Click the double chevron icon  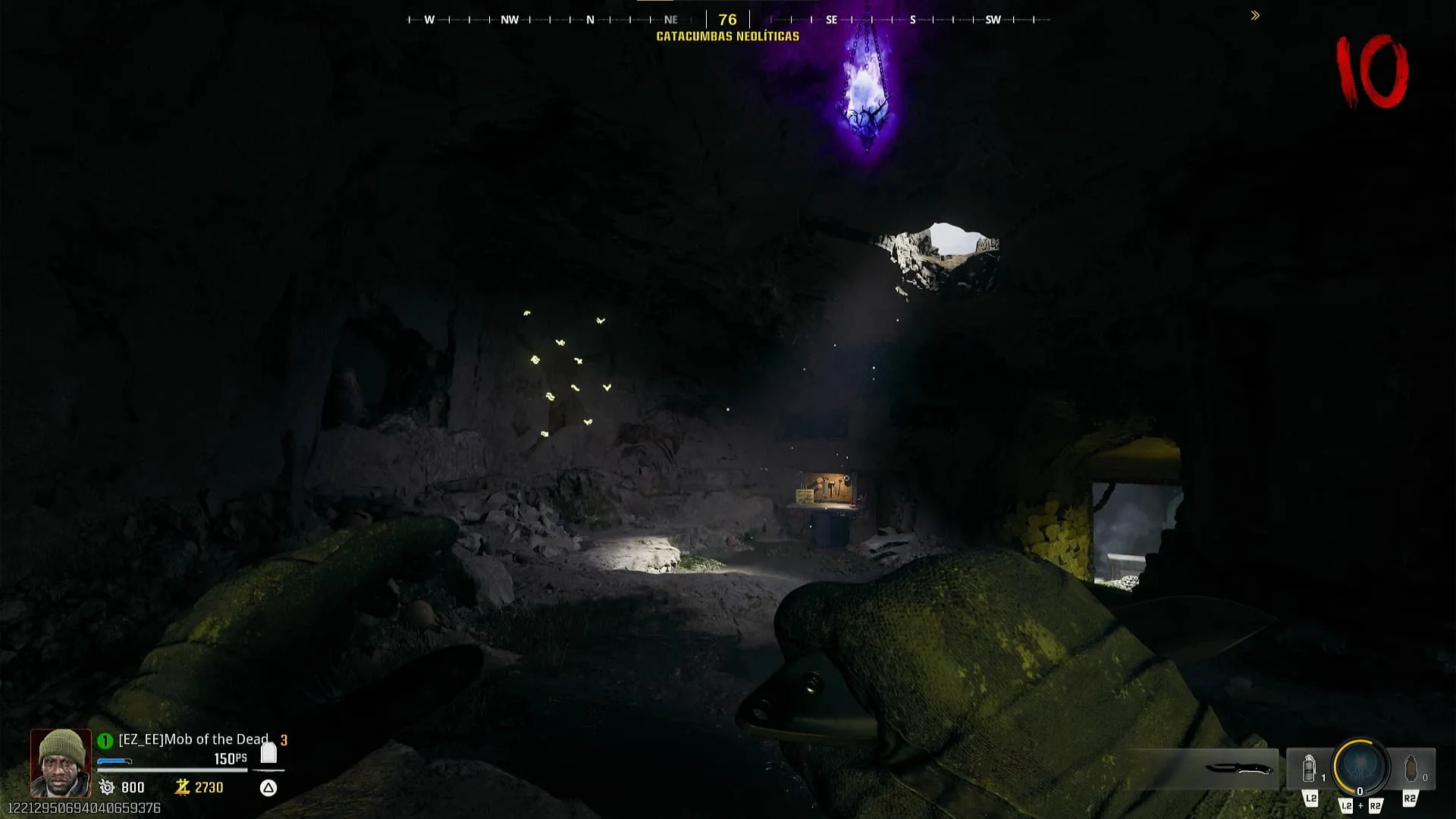(x=1255, y=15)
